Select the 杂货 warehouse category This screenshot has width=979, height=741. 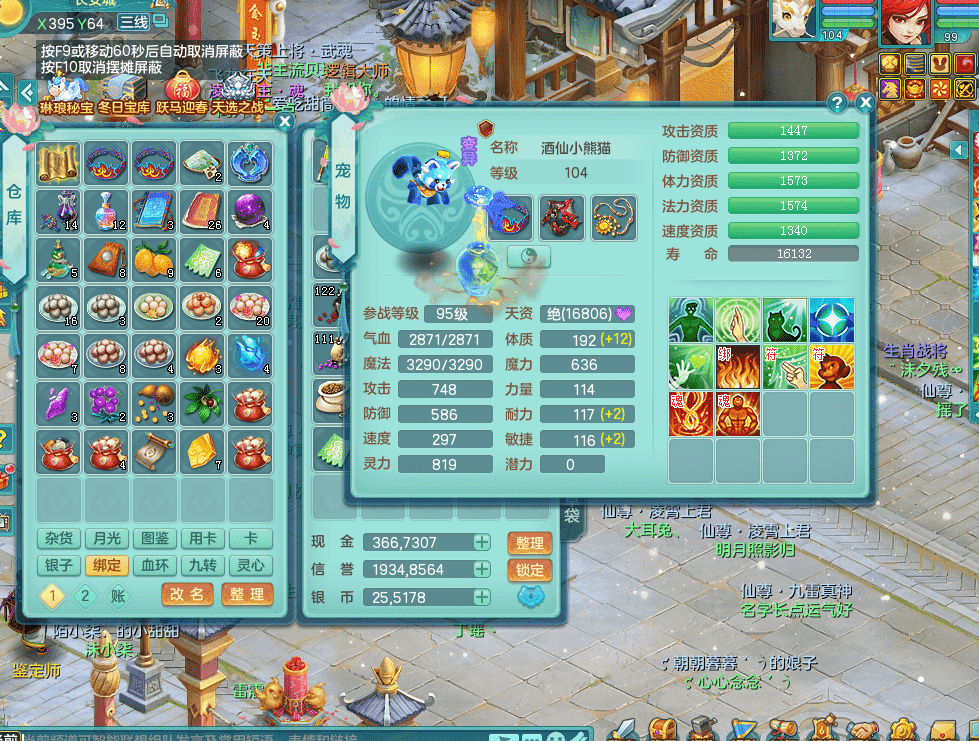(x=59, y=539)
